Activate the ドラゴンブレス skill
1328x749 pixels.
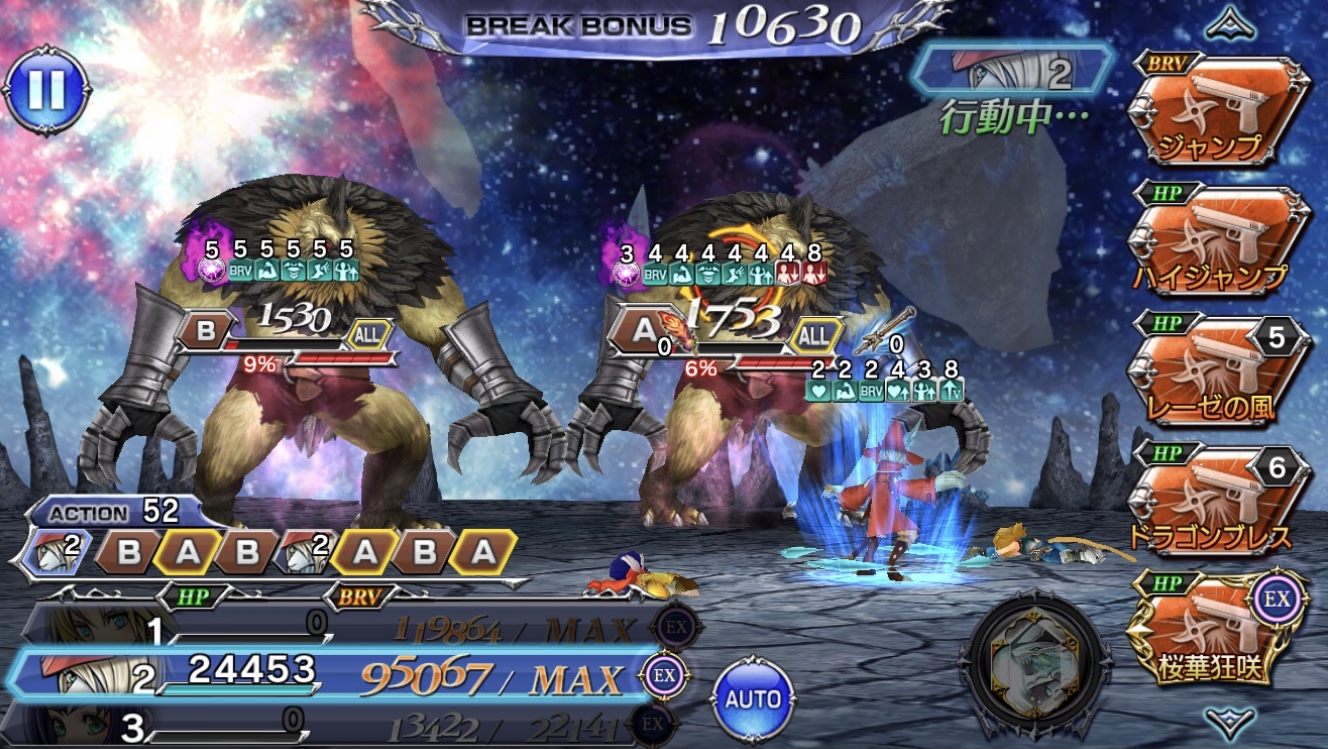click(x=1213, y=502)
